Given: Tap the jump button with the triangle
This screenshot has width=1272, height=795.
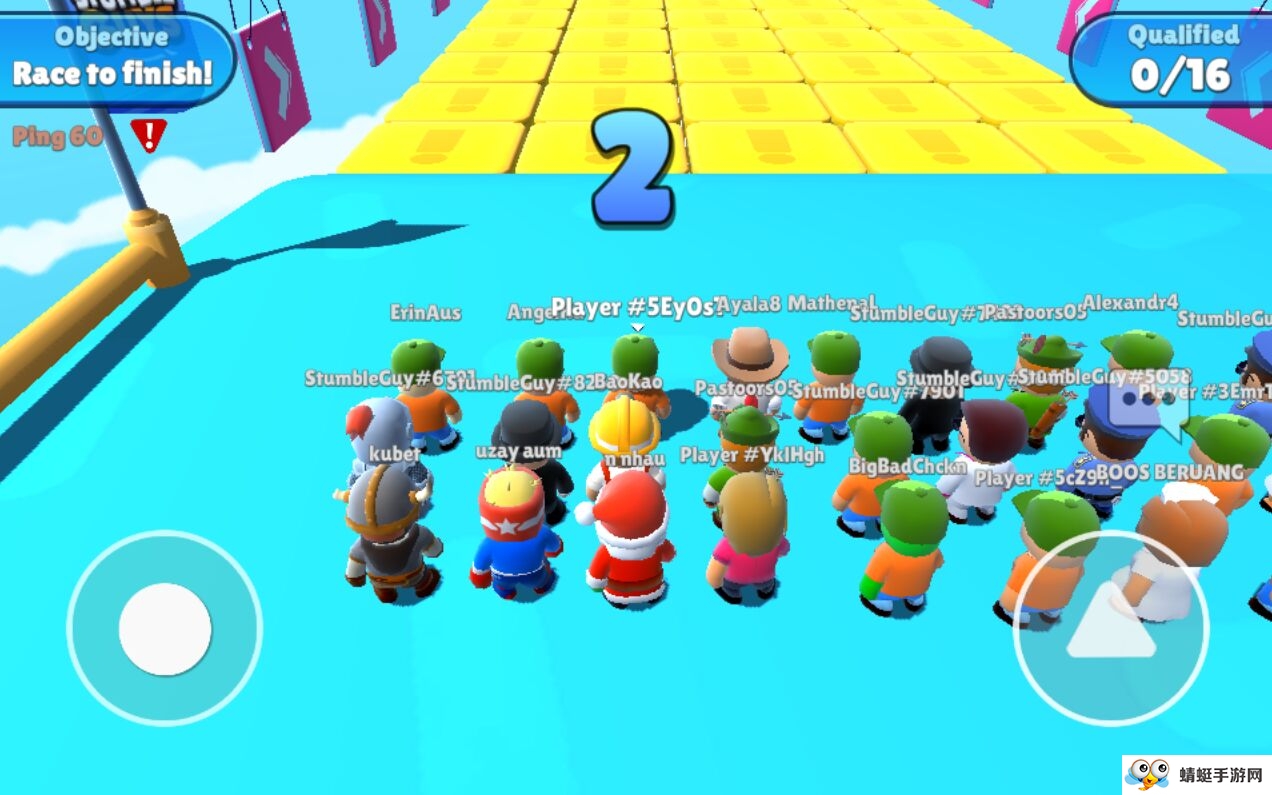Looking at the screenshot, I should pyautogui.click(x=1110, y=627).
